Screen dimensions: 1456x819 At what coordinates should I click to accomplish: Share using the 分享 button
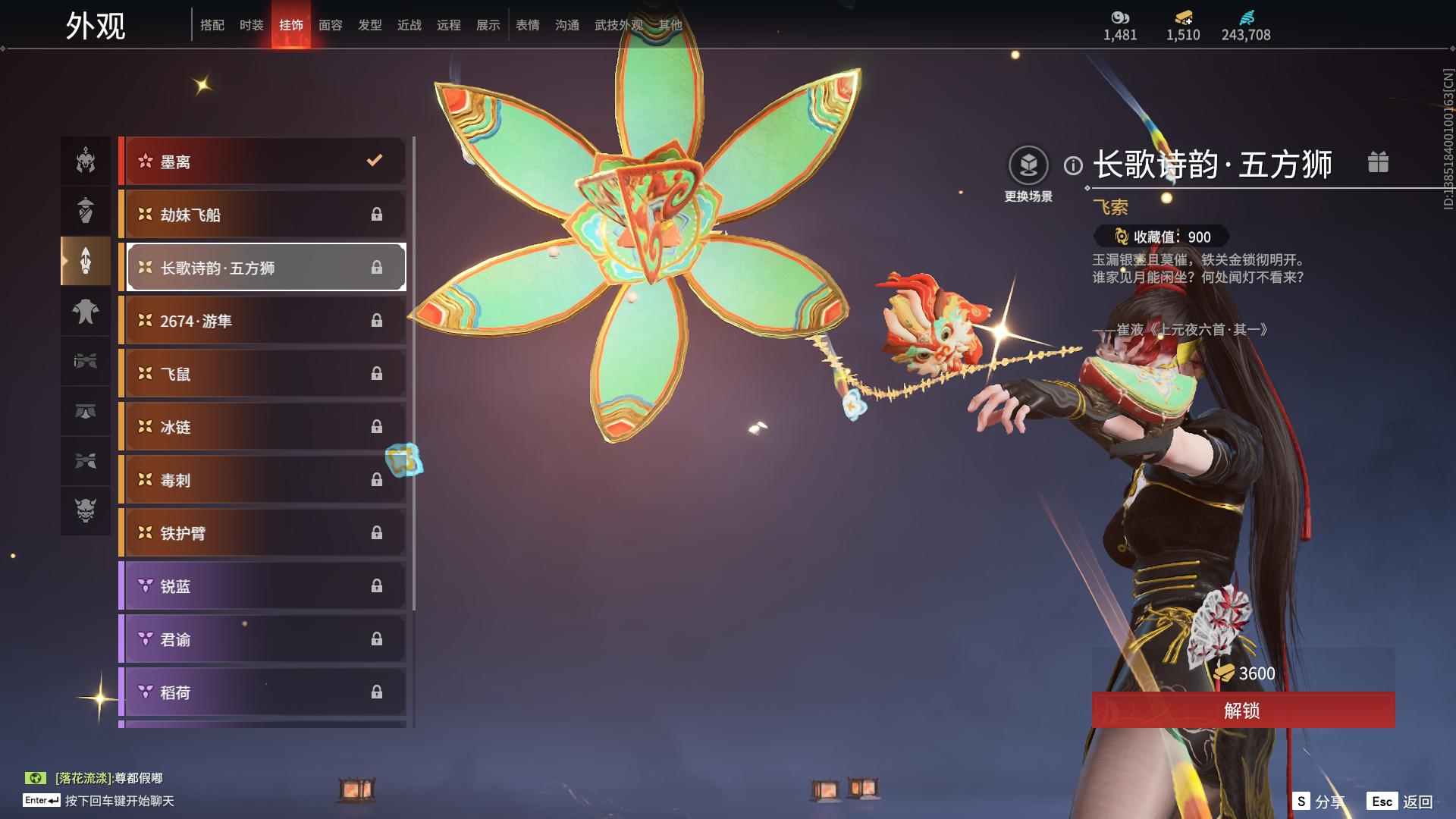pyautogui.click(x=1318, y=802)
